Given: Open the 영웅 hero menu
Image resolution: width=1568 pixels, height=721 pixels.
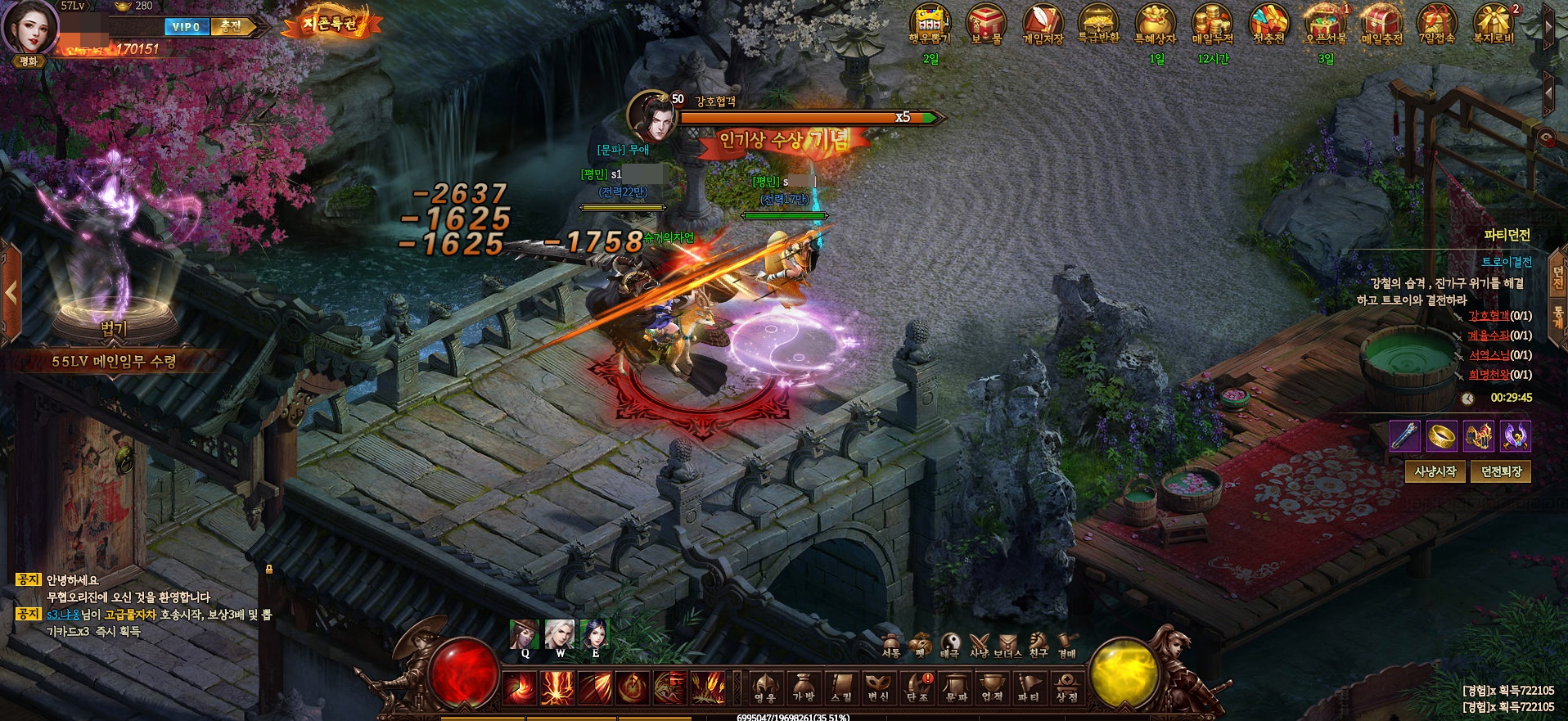Looking at the screenshot, I should pos(765,687).
